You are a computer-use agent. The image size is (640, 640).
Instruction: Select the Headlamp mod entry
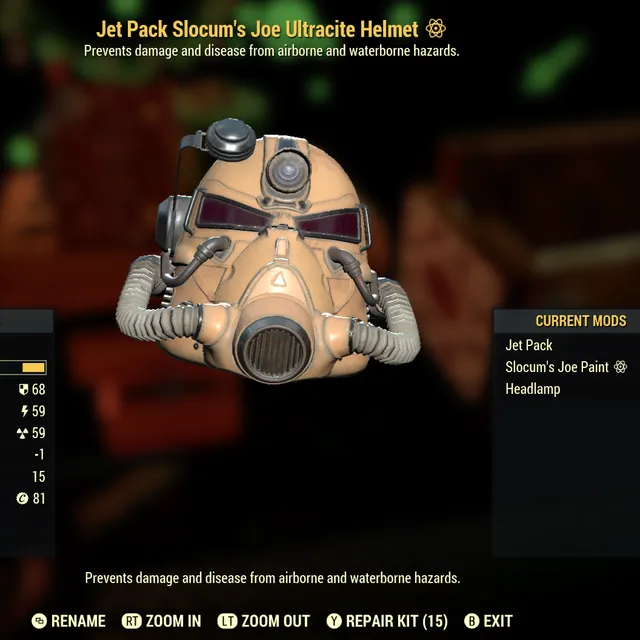(532, 389)
